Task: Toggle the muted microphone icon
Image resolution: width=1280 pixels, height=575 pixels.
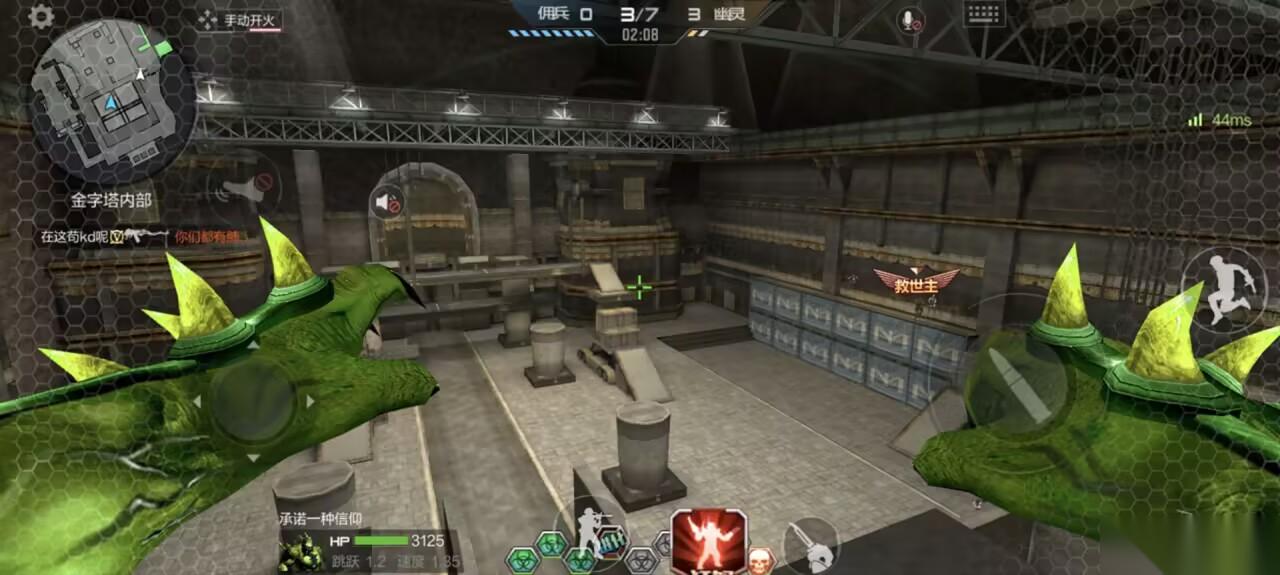Action: click(x=910, y=20)
